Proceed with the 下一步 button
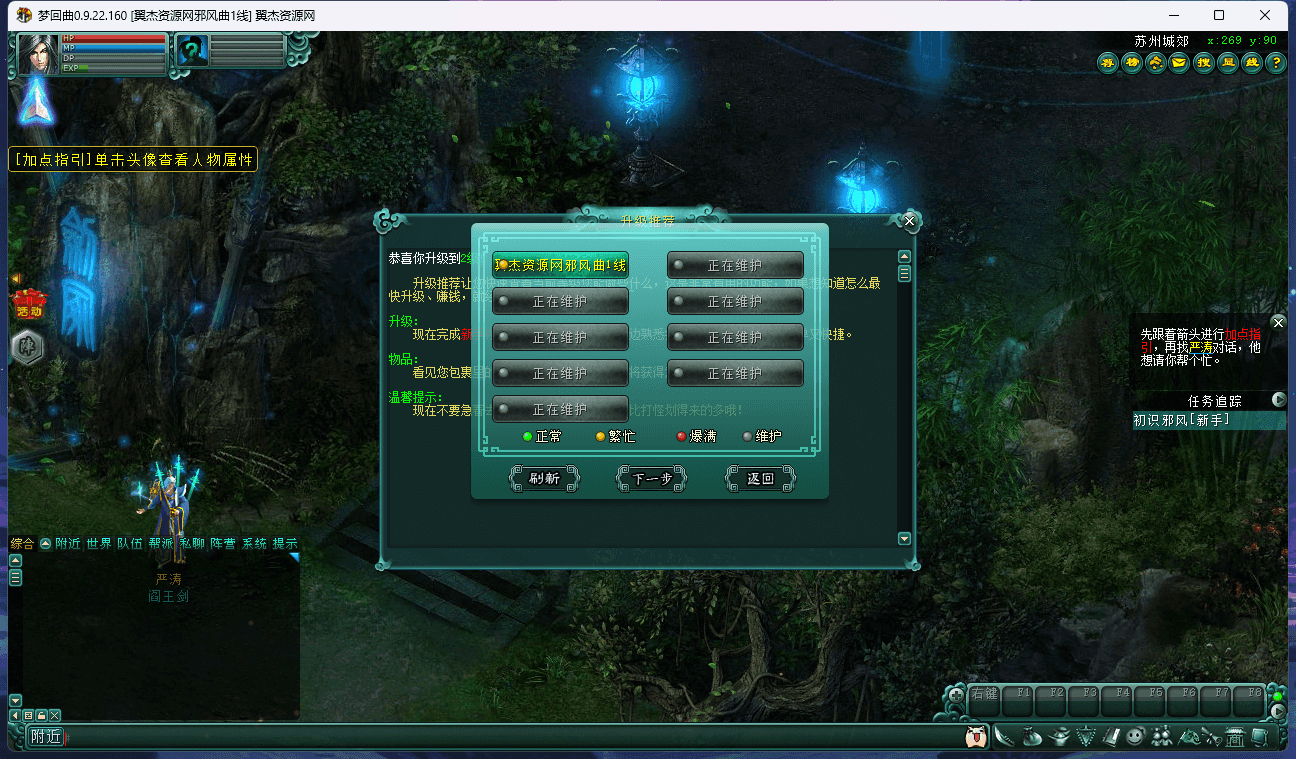1296x759 pixels. [x=652, y=479]
